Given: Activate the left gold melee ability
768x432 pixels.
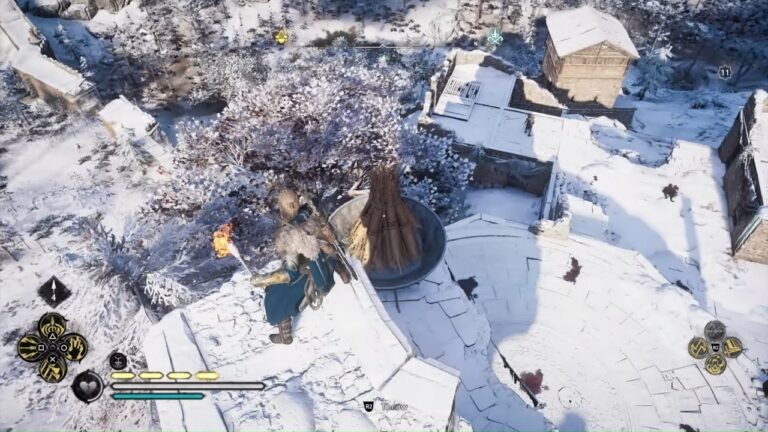Looking at the screenshot, I should (x=697, y=347).
